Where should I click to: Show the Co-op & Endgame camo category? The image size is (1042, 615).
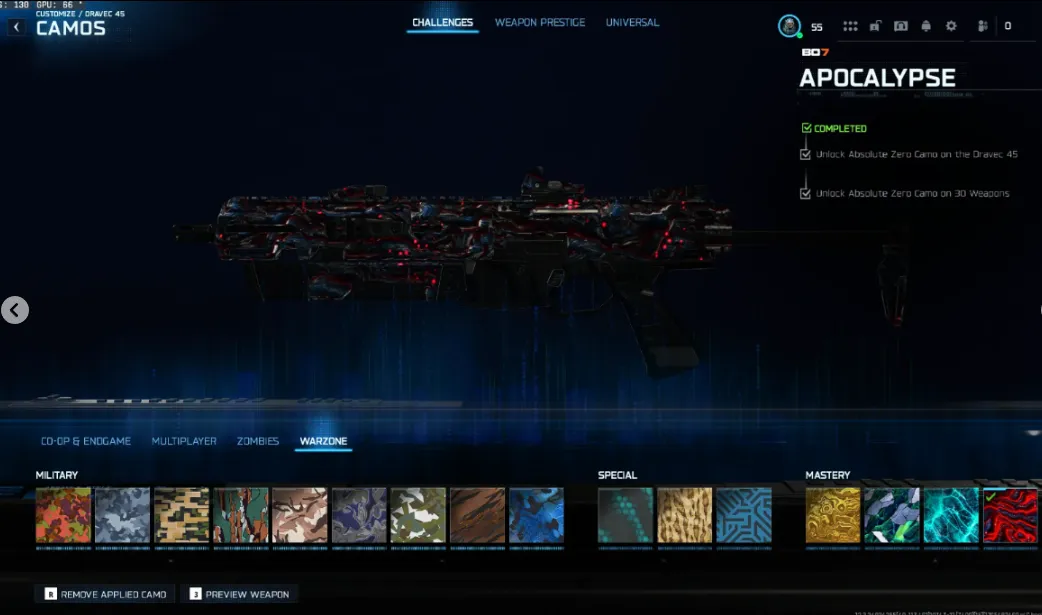coord(86,441)
